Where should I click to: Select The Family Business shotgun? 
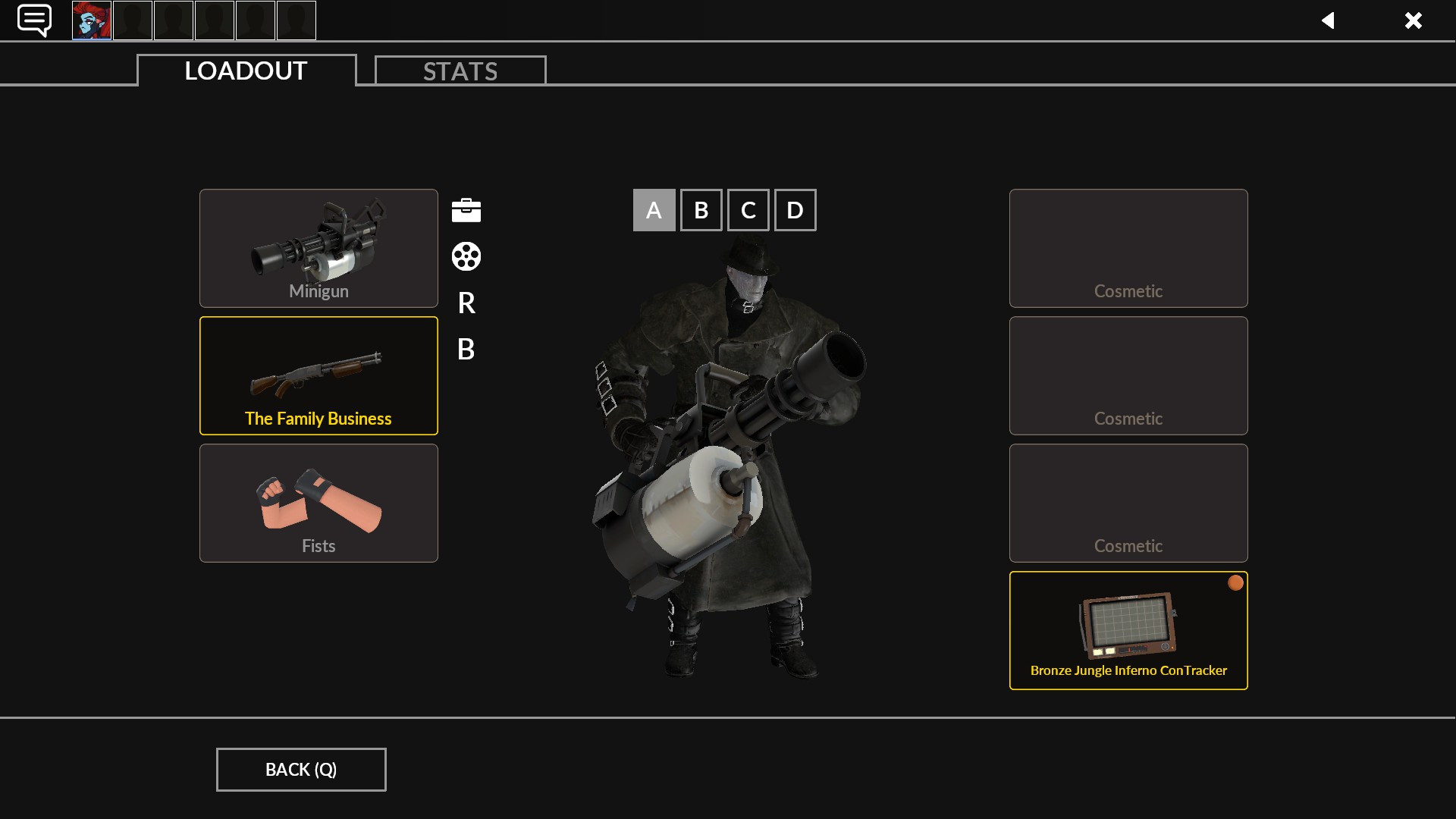pos(318,375)
